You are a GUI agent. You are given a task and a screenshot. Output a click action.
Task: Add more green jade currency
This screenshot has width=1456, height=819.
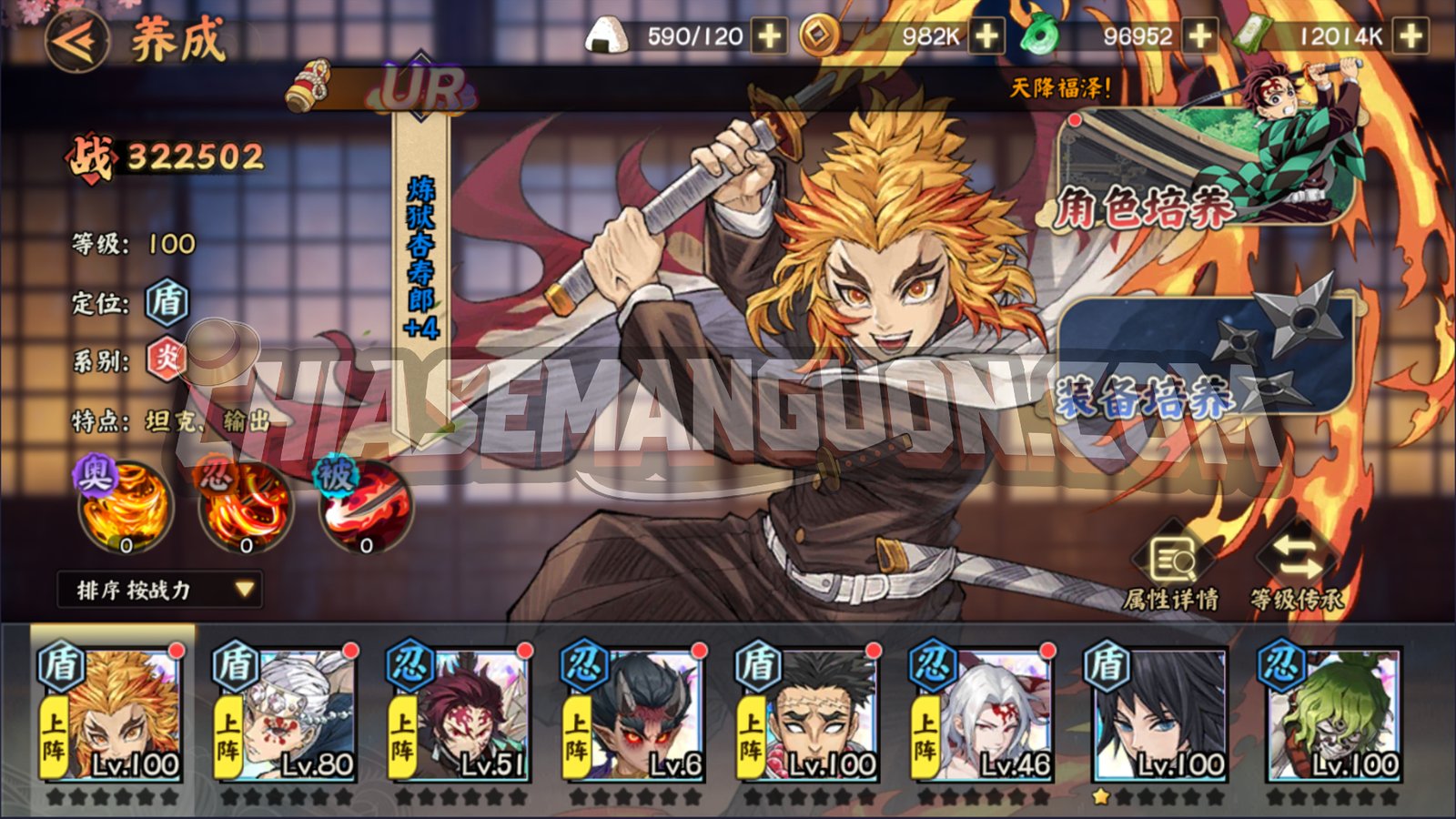click(1201, 36)
